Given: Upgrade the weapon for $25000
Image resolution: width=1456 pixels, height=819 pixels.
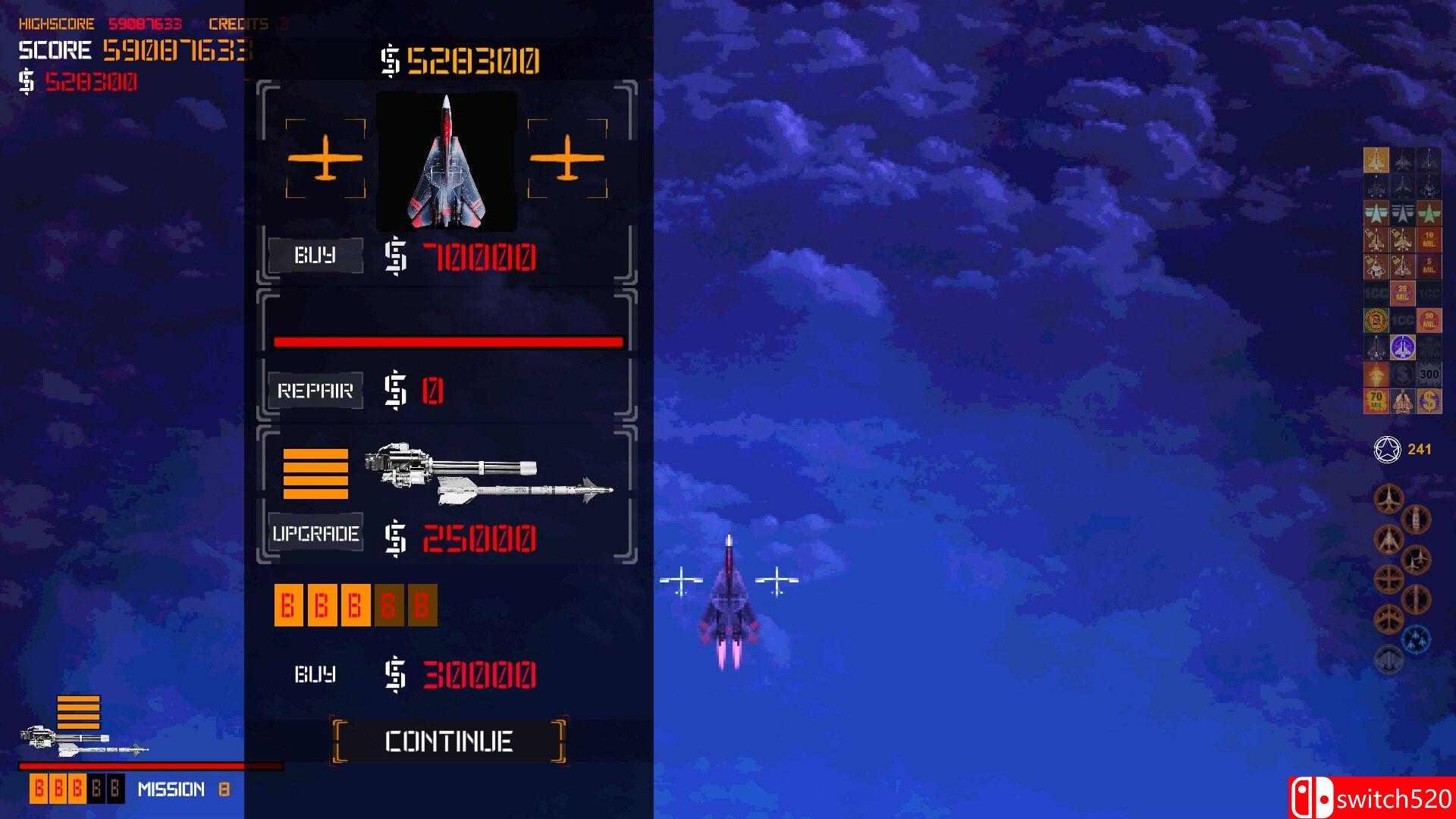Looking at the screenshot, I should click(315, 534).
